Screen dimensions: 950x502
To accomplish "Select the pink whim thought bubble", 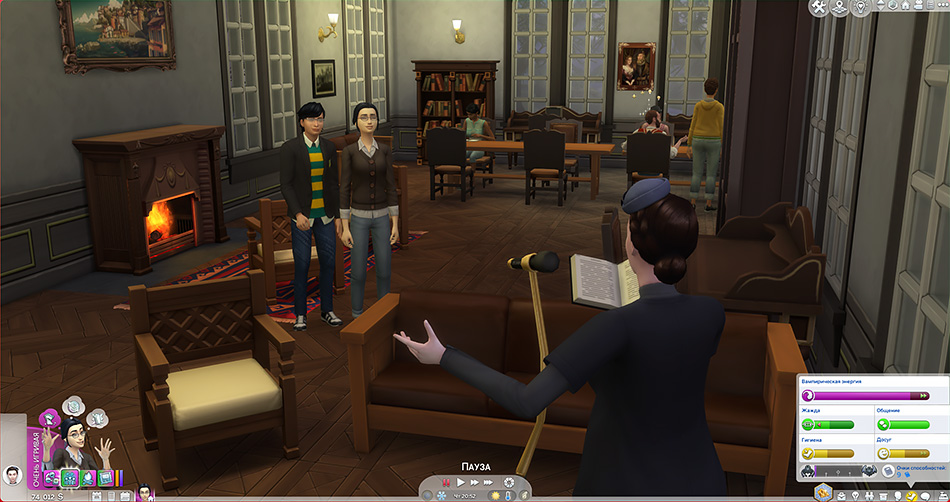I will [49, 419].
